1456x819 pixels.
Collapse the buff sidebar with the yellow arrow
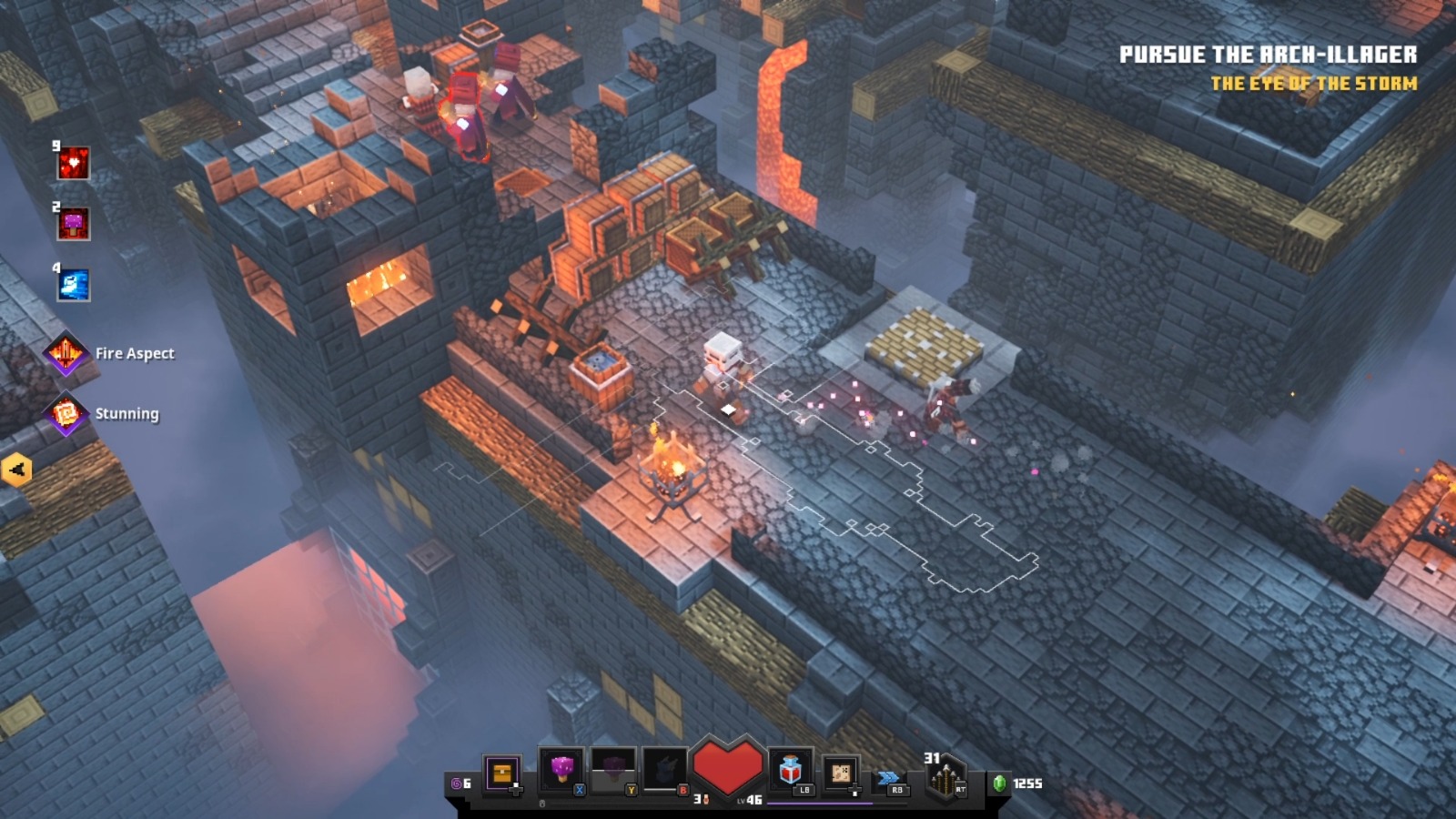point(17,470)
